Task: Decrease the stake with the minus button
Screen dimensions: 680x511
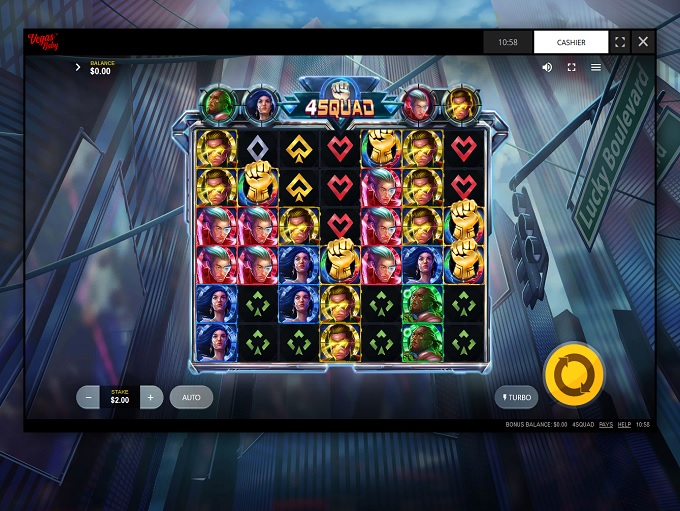Action: [89, 397]
